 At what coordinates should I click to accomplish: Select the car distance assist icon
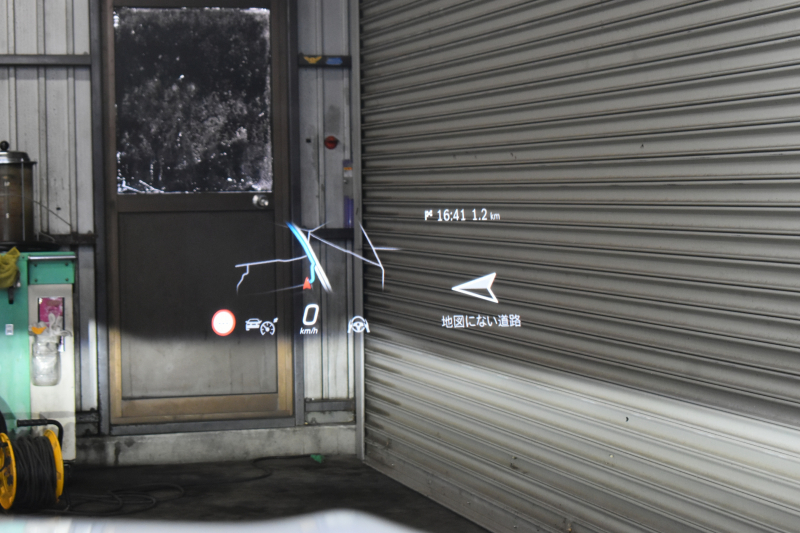261,325
